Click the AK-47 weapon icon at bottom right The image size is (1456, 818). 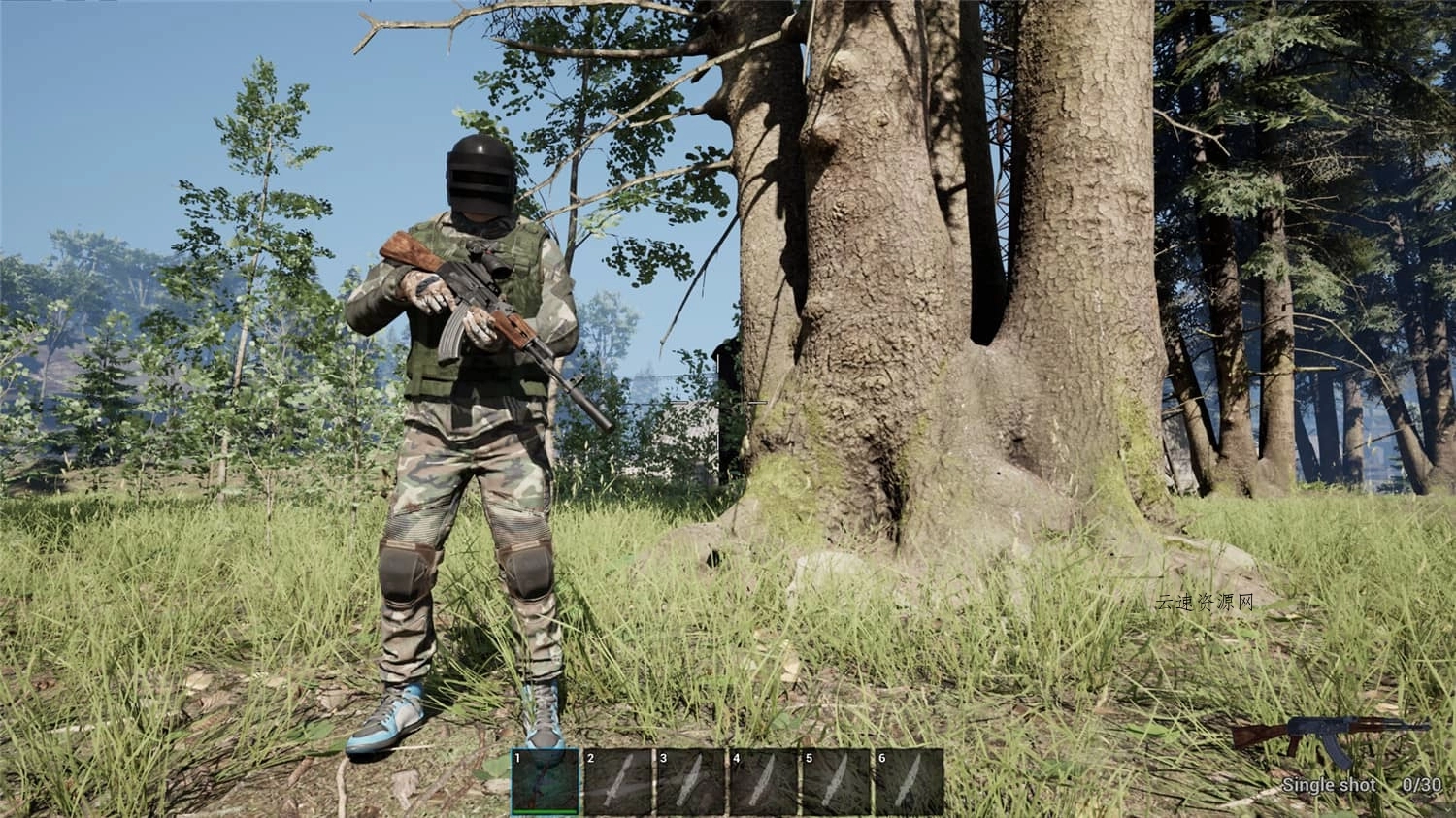[x=1332, y=739]
